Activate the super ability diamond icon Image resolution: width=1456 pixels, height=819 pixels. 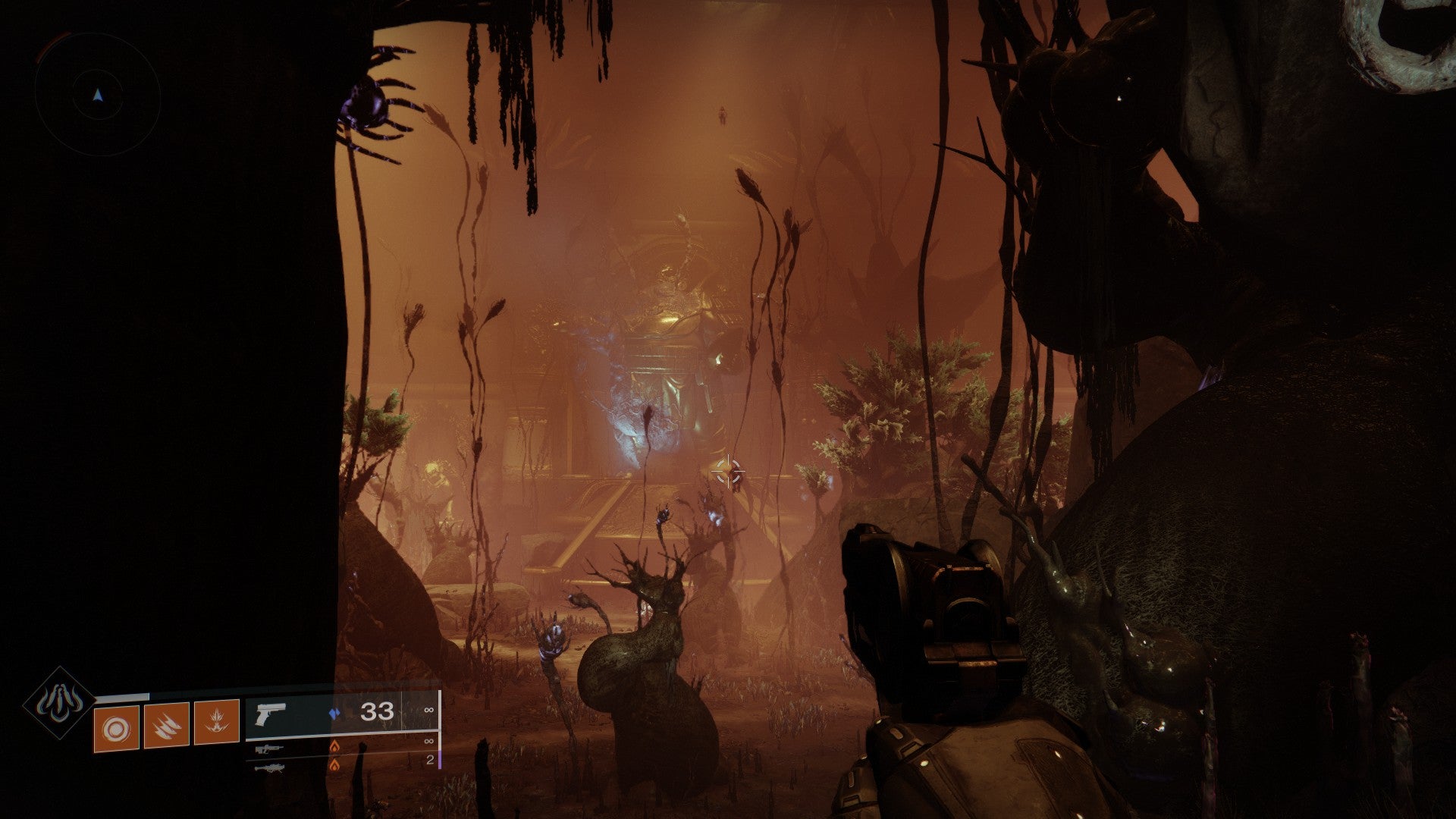pos(58,703)
